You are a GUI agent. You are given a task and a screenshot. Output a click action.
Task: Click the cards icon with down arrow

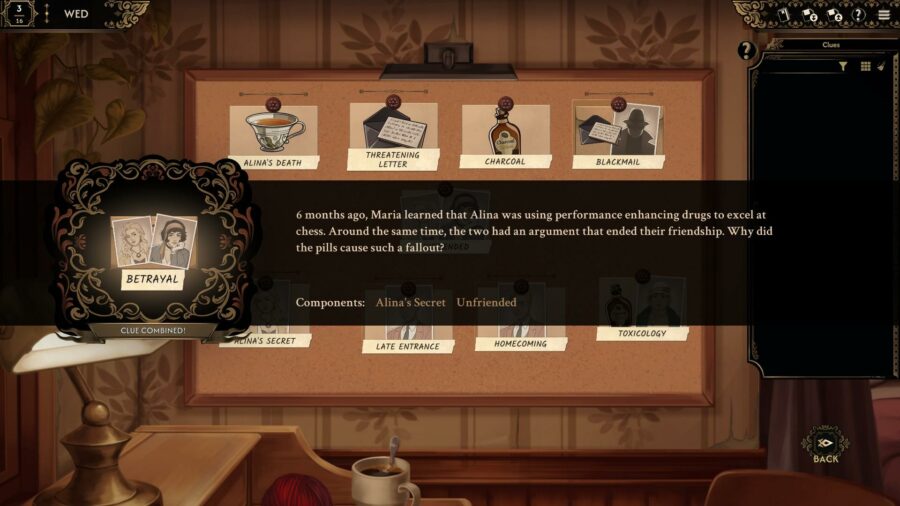tap(808, 15)
